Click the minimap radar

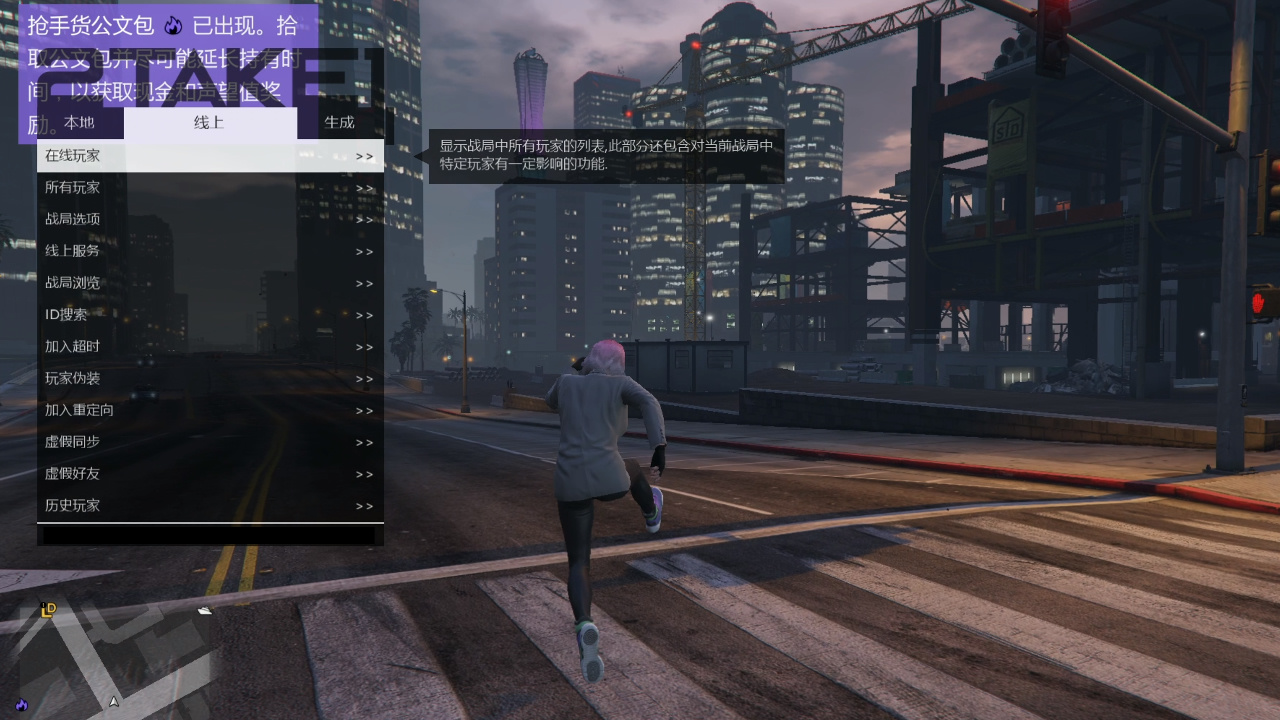point(112,650)
